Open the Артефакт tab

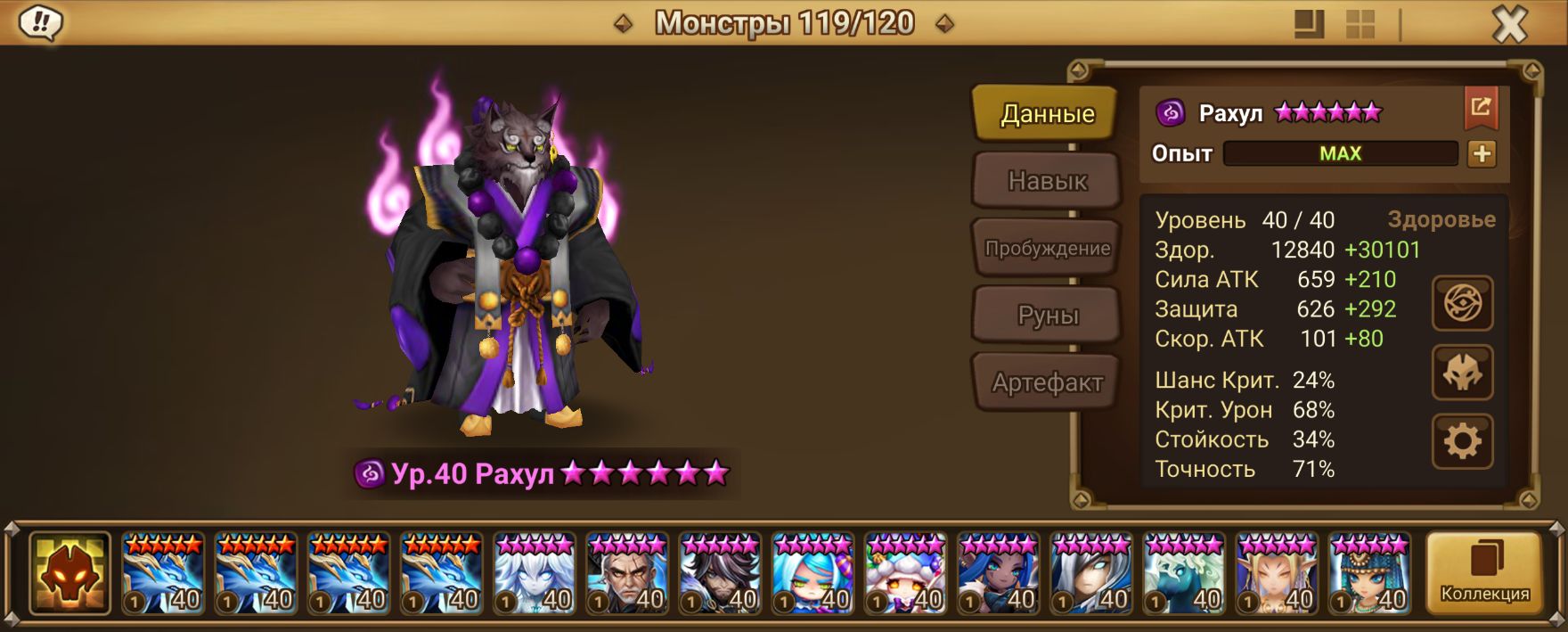(x=1046, y=382)
